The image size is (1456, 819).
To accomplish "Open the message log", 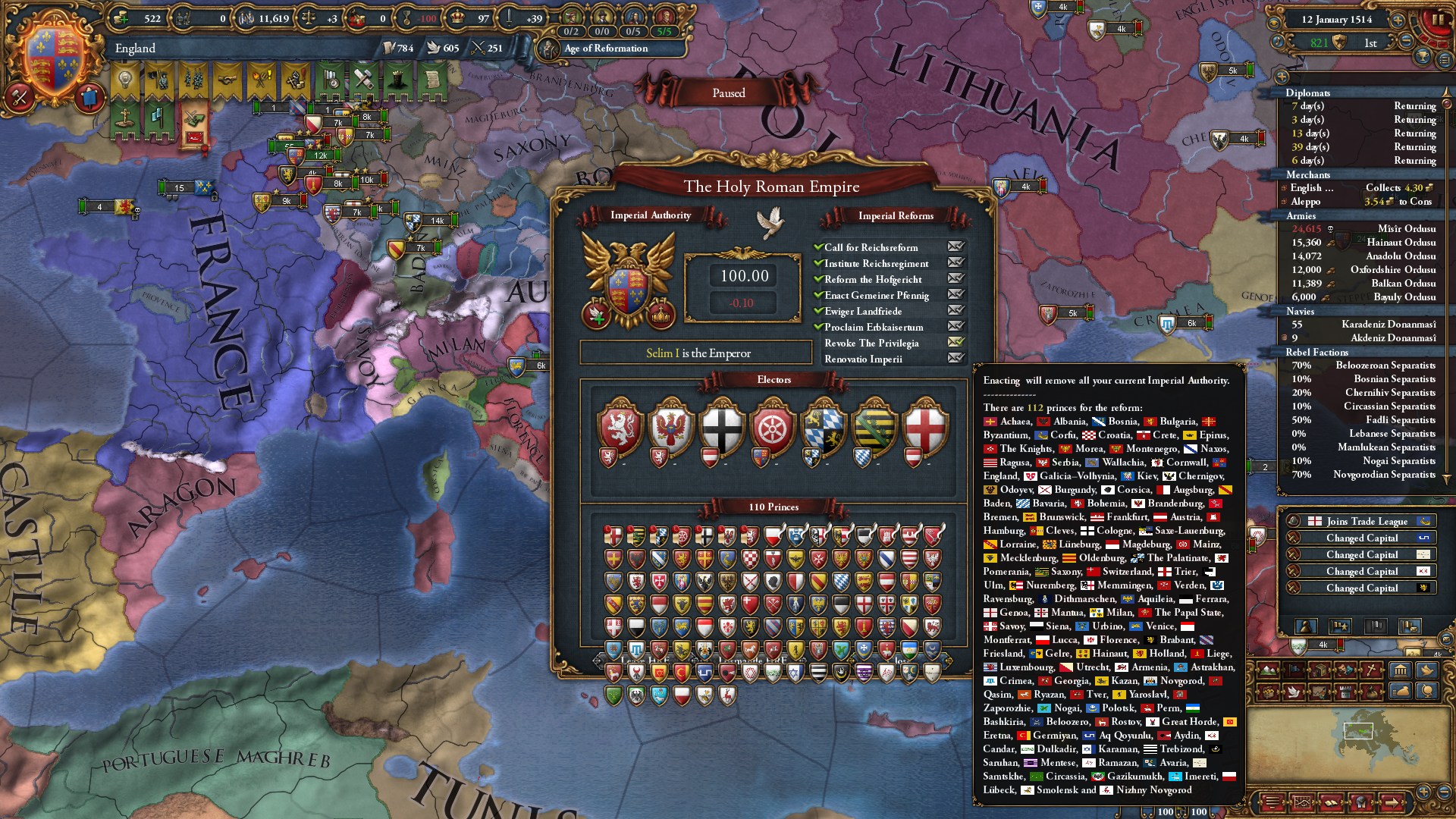I will pos(1272,802).
